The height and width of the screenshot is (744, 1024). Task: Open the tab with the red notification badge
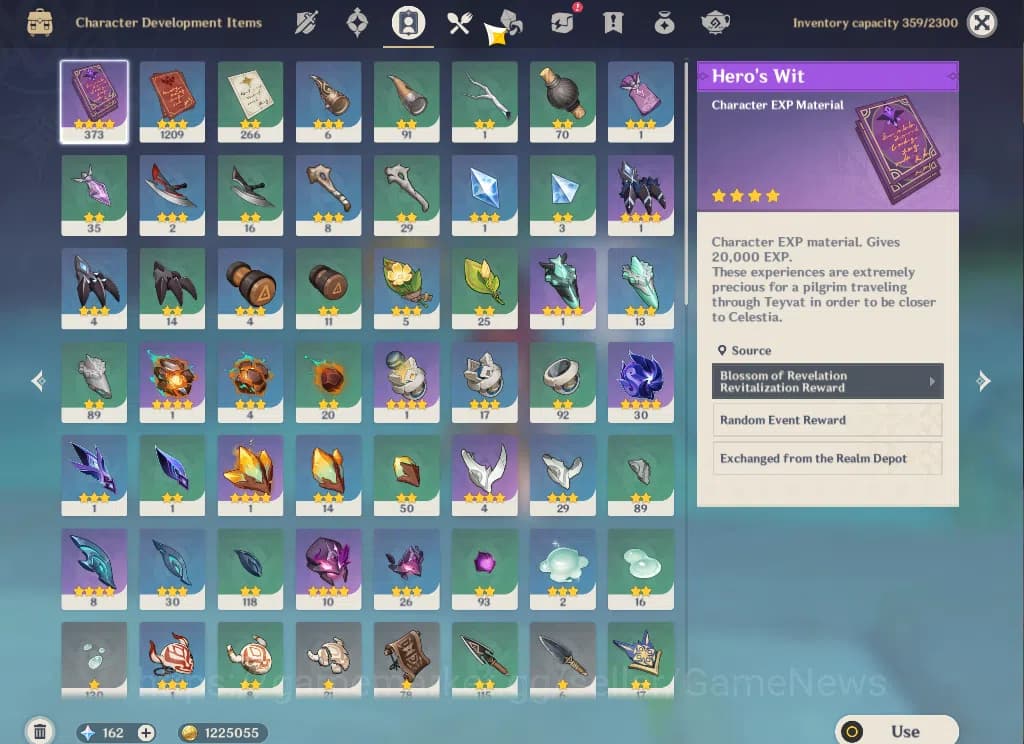[562, 22]
